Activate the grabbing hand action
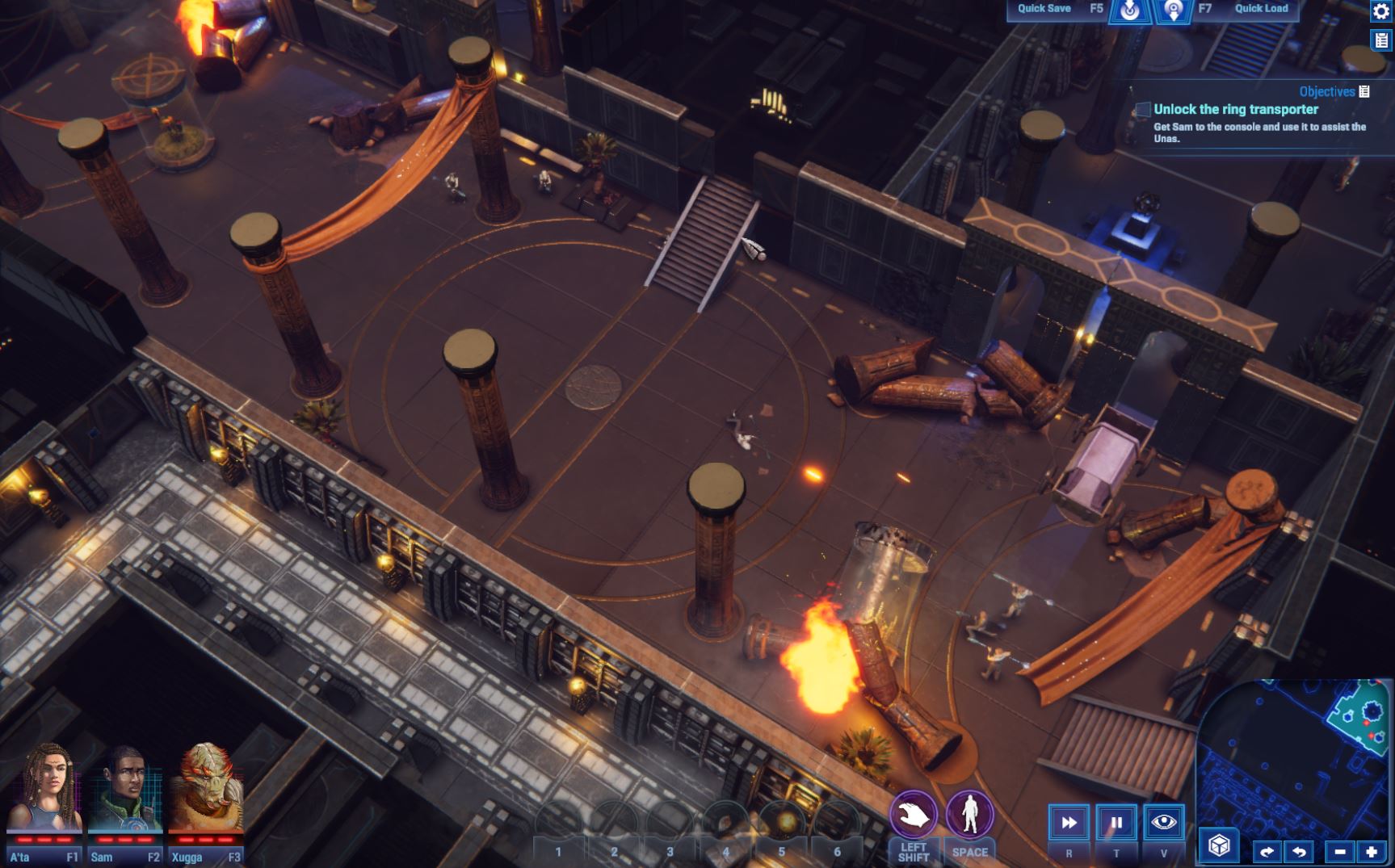Image resolution: width=1395 pixels, height=868 pixels. (x=914, y=815)
